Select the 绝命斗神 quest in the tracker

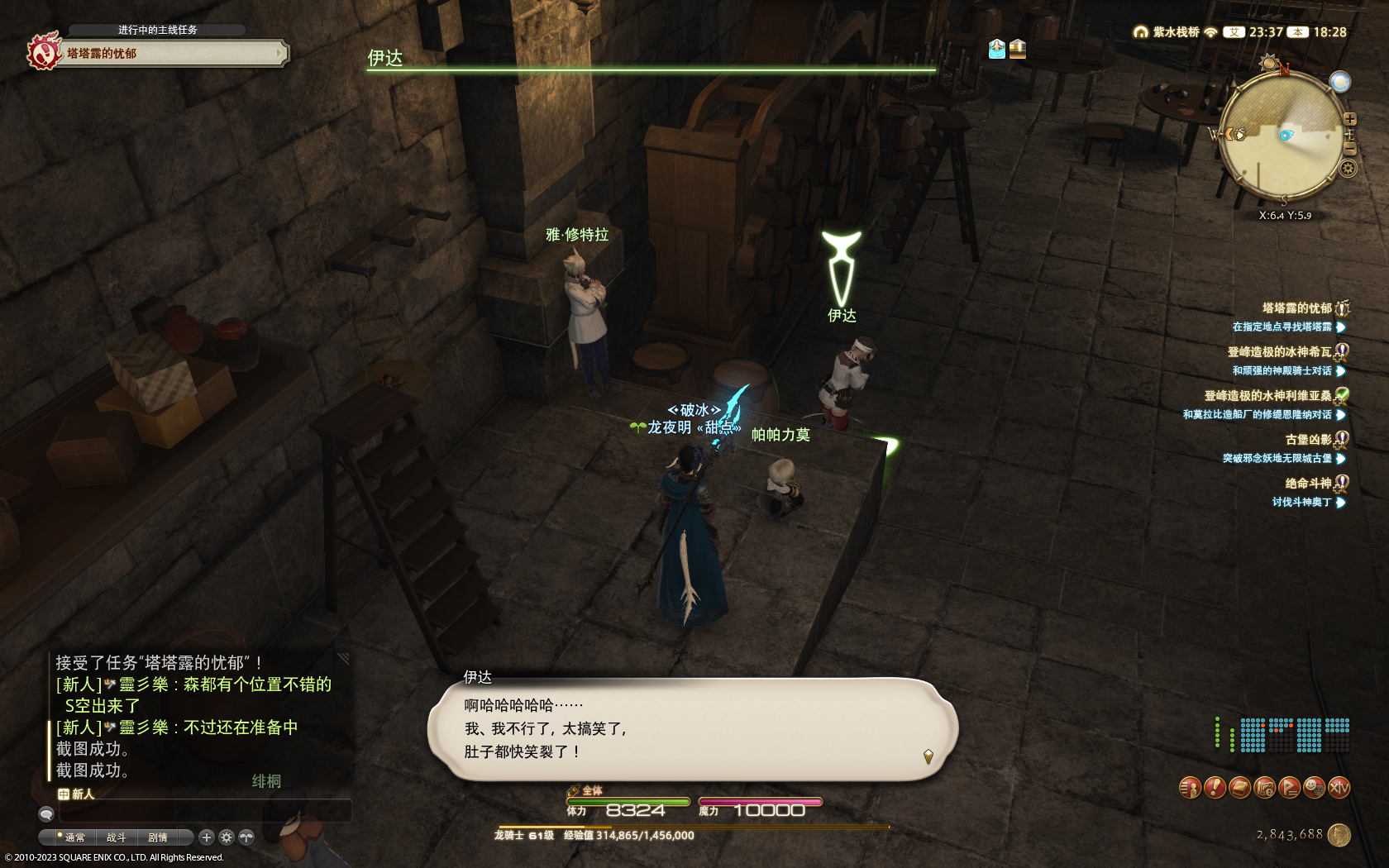pos(1308,484)
